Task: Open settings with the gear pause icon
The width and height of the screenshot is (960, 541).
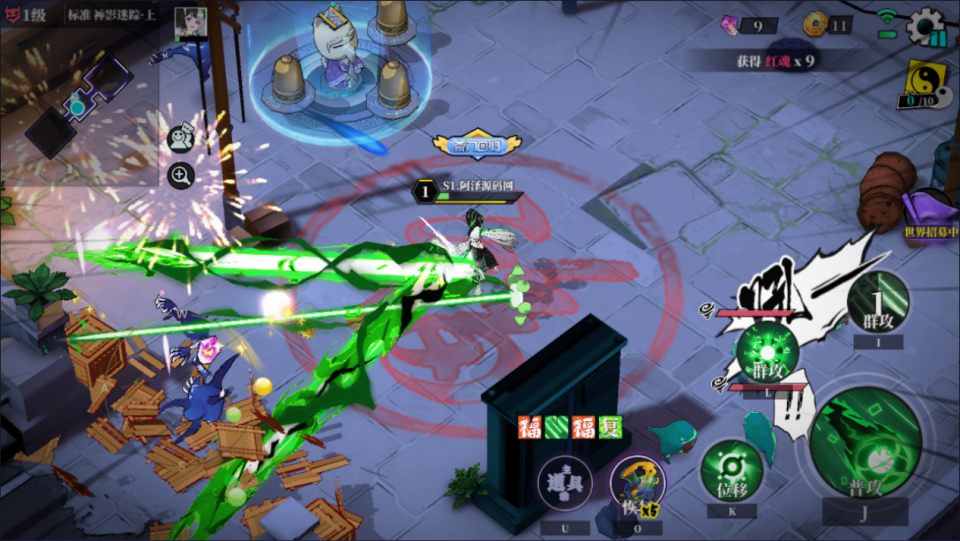Action: coord(926,28)
